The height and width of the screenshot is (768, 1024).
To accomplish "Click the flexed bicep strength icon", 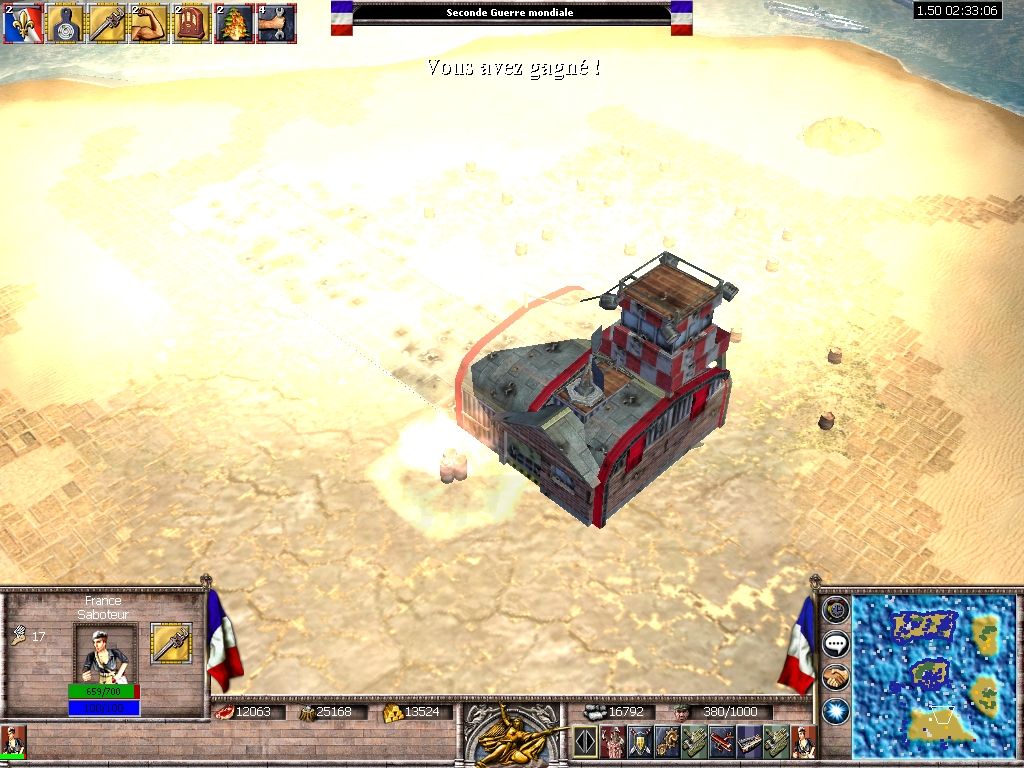I will click(x=147, y=23).
